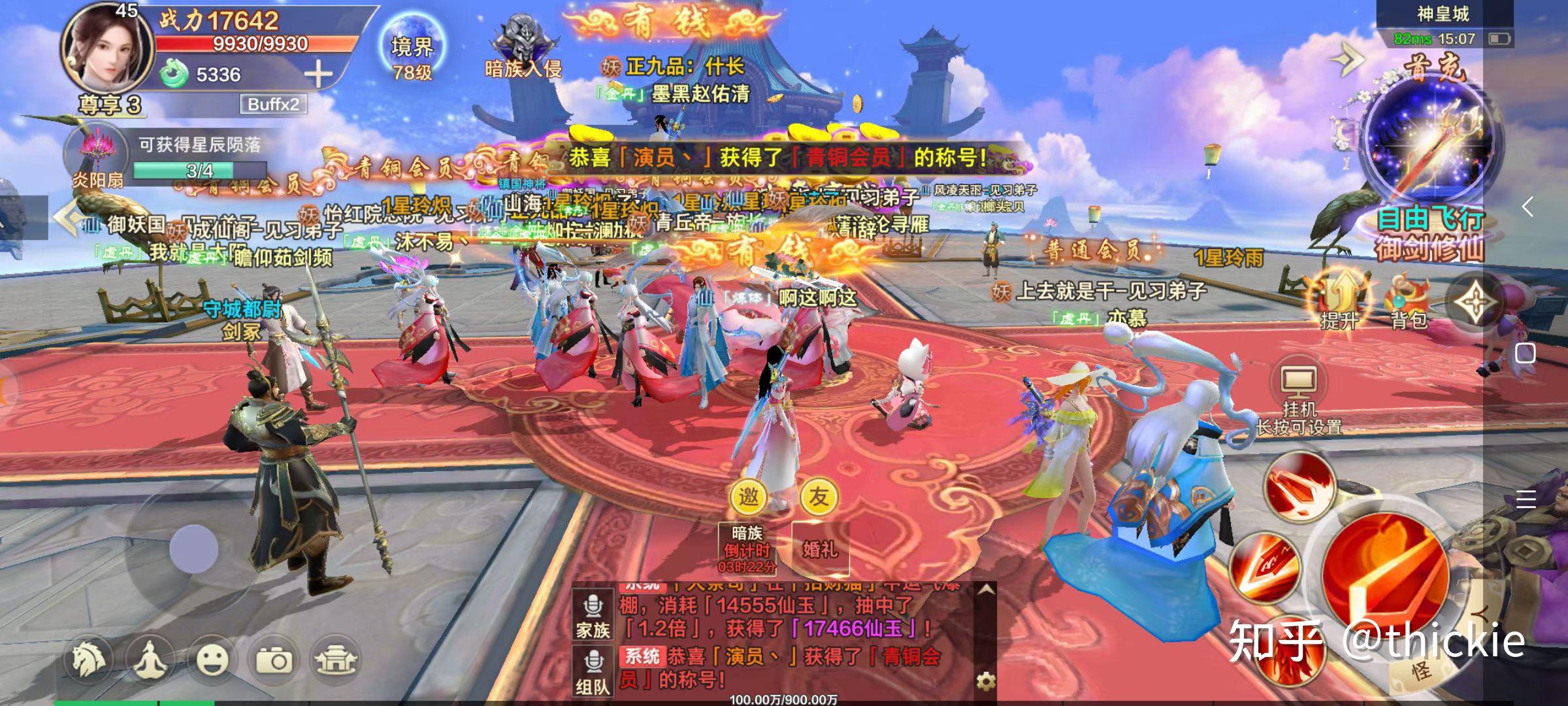
Task: Open the 背包 backpack
Action: pyautogui.click(x=1409, y=302)
